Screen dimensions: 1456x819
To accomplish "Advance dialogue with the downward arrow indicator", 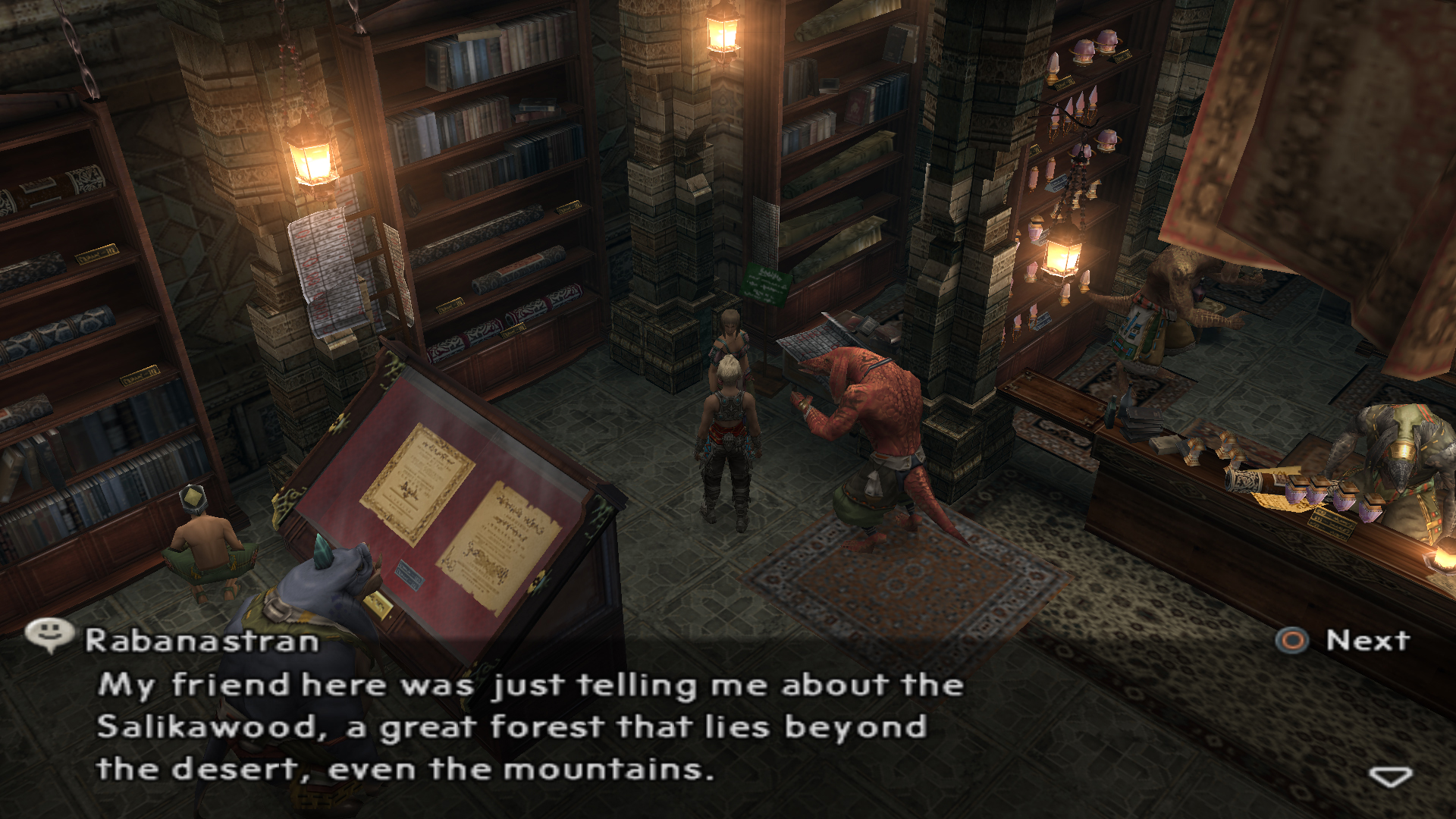I will pos(1390,777).
